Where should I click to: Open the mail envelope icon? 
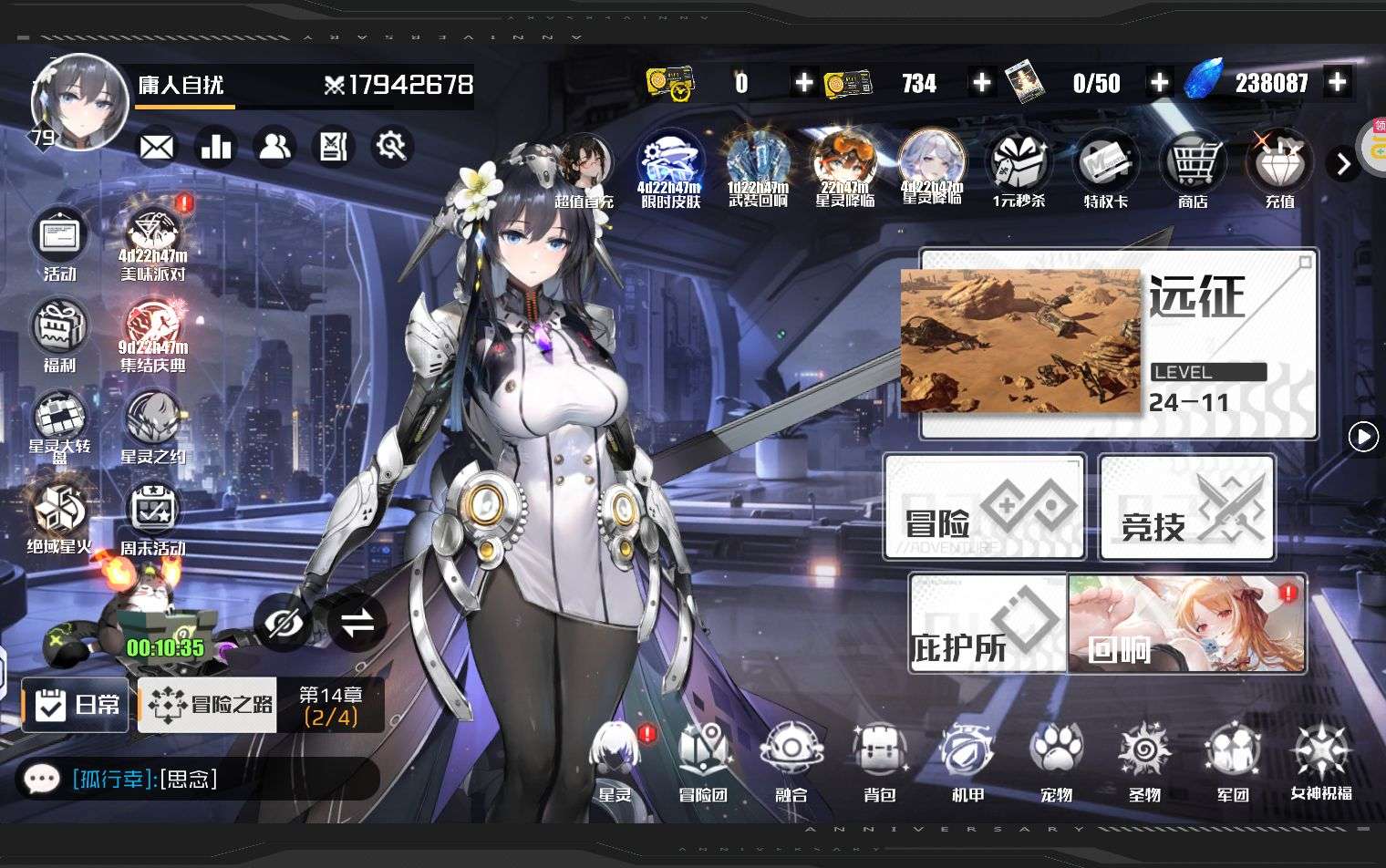157,147
